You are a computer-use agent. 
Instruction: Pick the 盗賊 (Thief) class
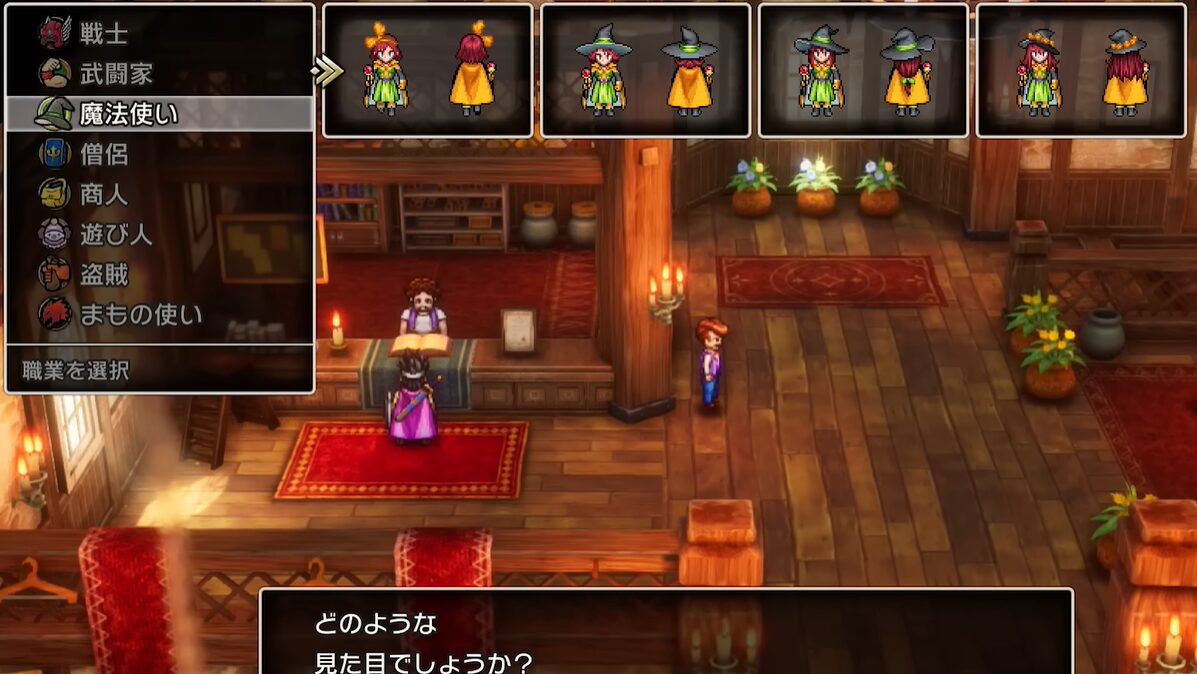pos(104,274)
